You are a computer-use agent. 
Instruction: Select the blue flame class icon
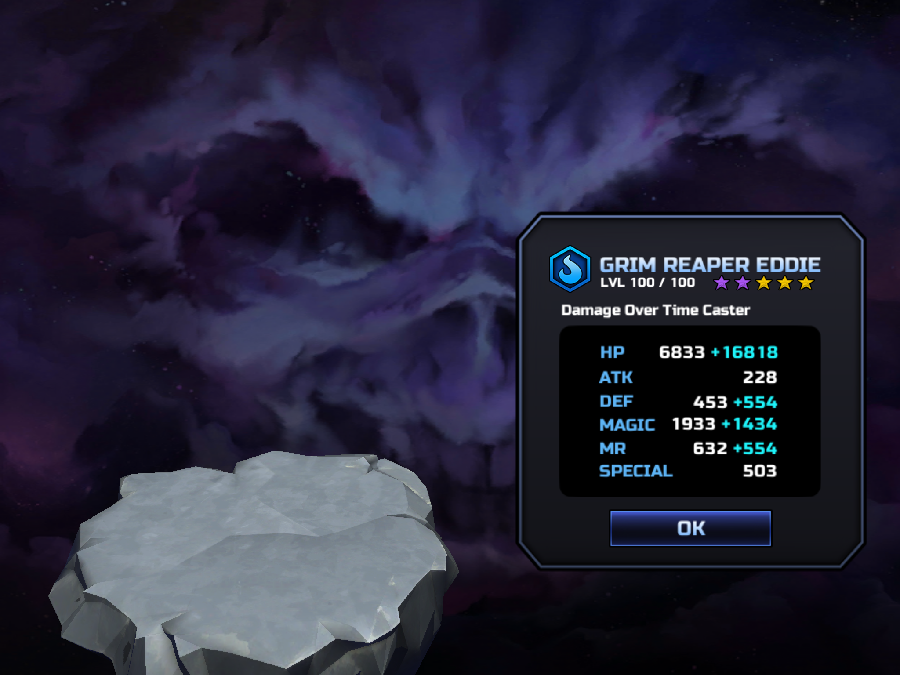pos(570,268)
